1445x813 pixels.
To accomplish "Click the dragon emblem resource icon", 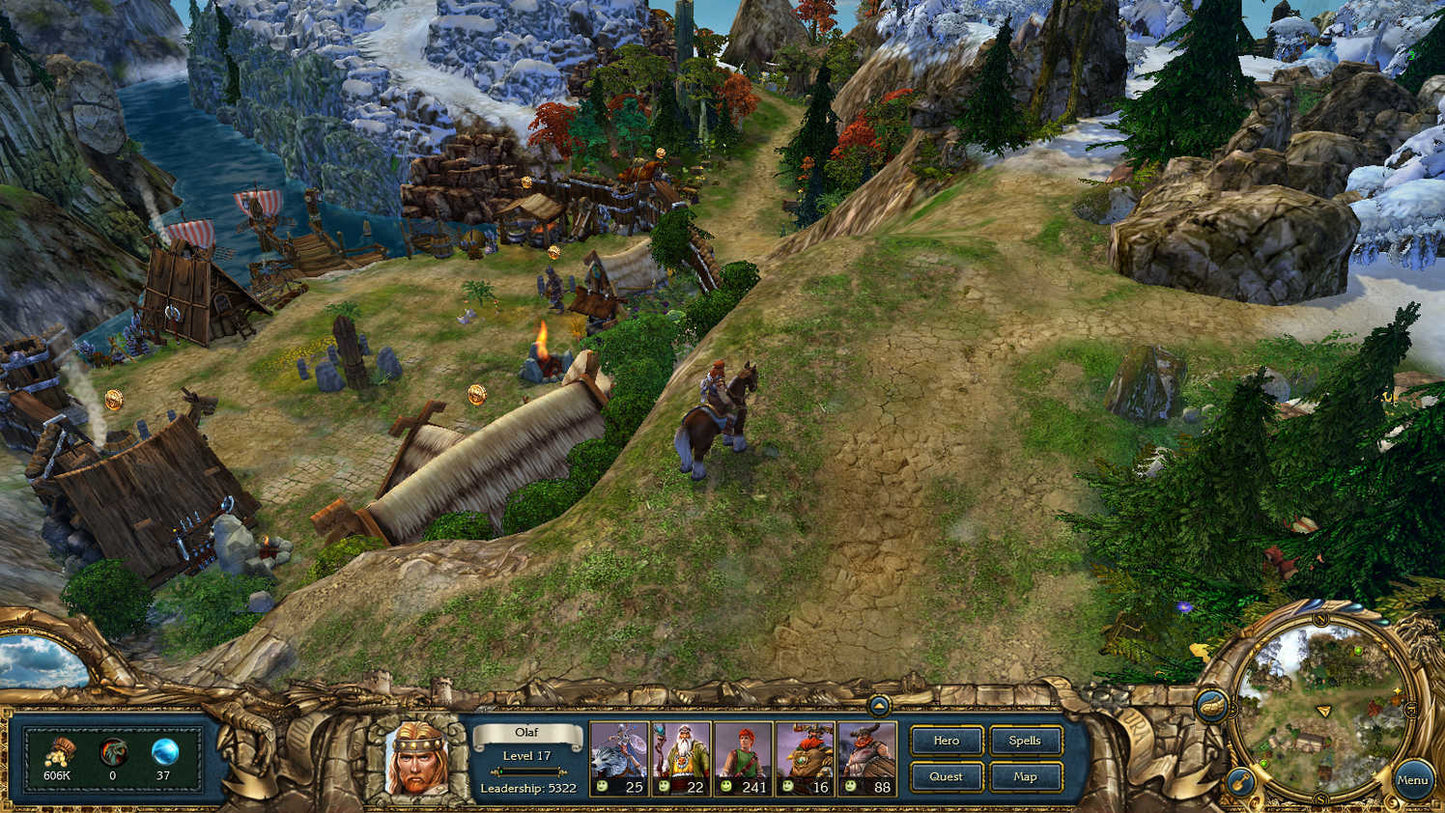I will (114, 752).
